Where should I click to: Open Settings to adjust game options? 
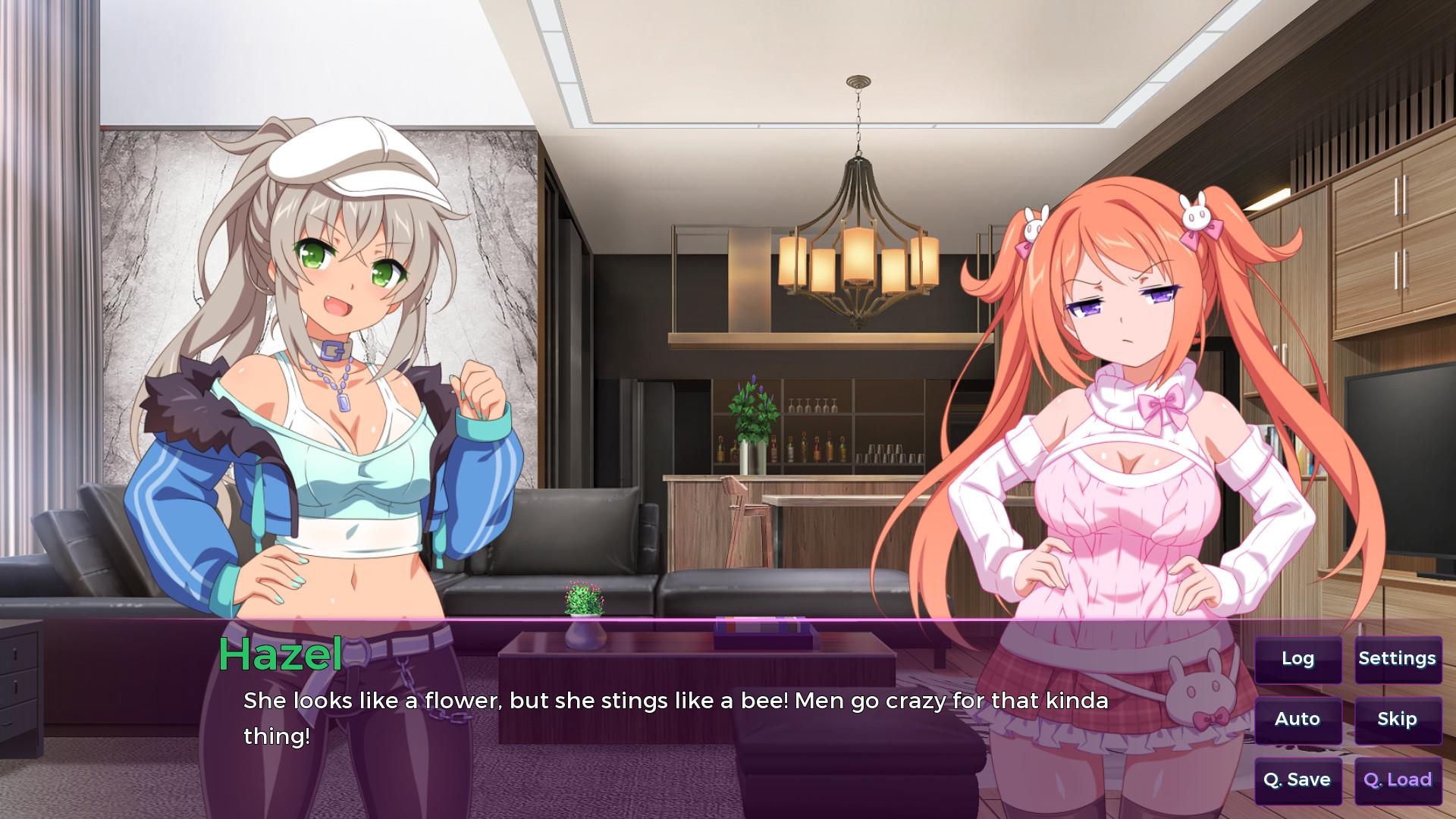pyautogui.click(x=1398, y=659)
